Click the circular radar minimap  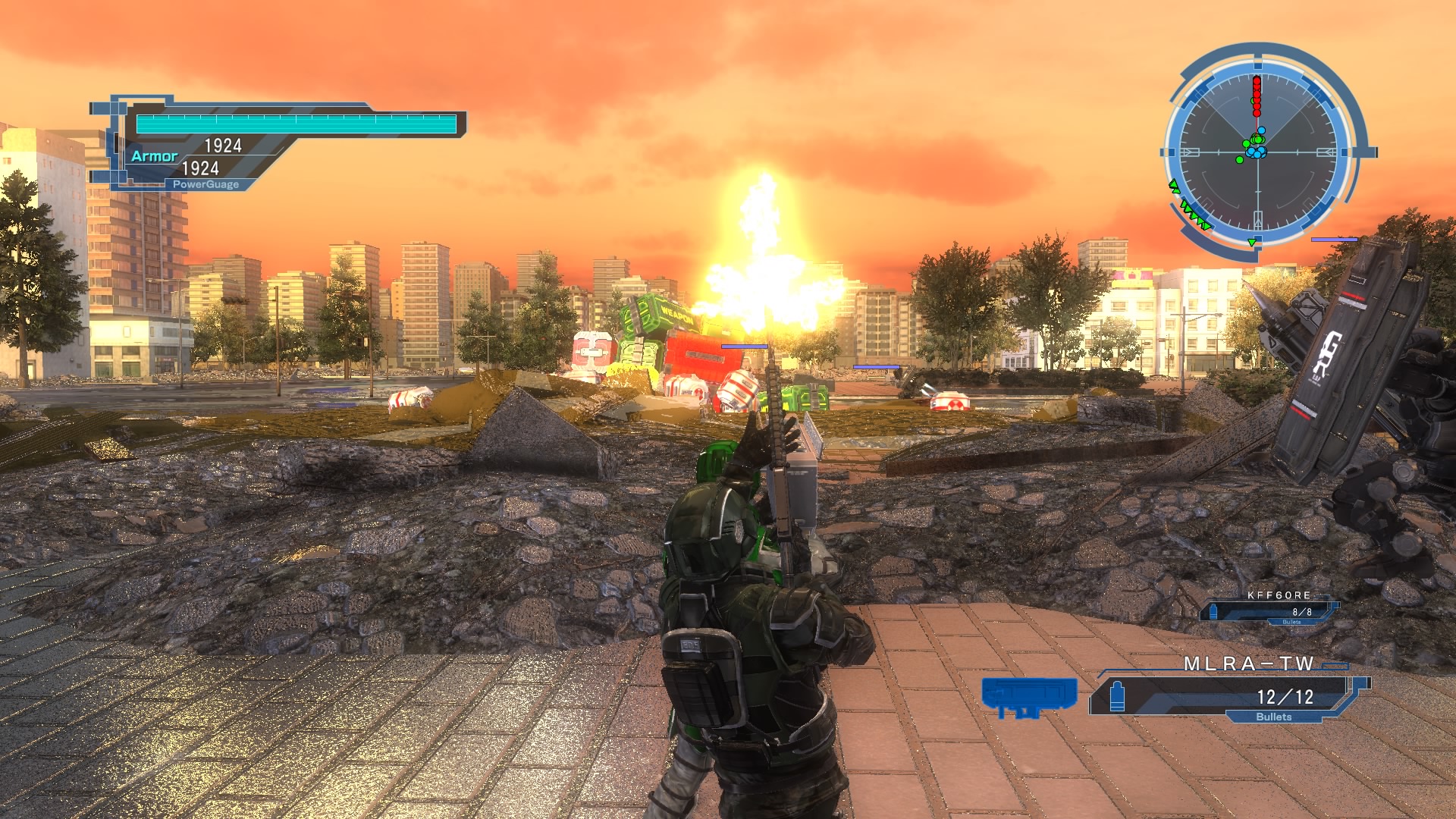(x=1258, y=152)
